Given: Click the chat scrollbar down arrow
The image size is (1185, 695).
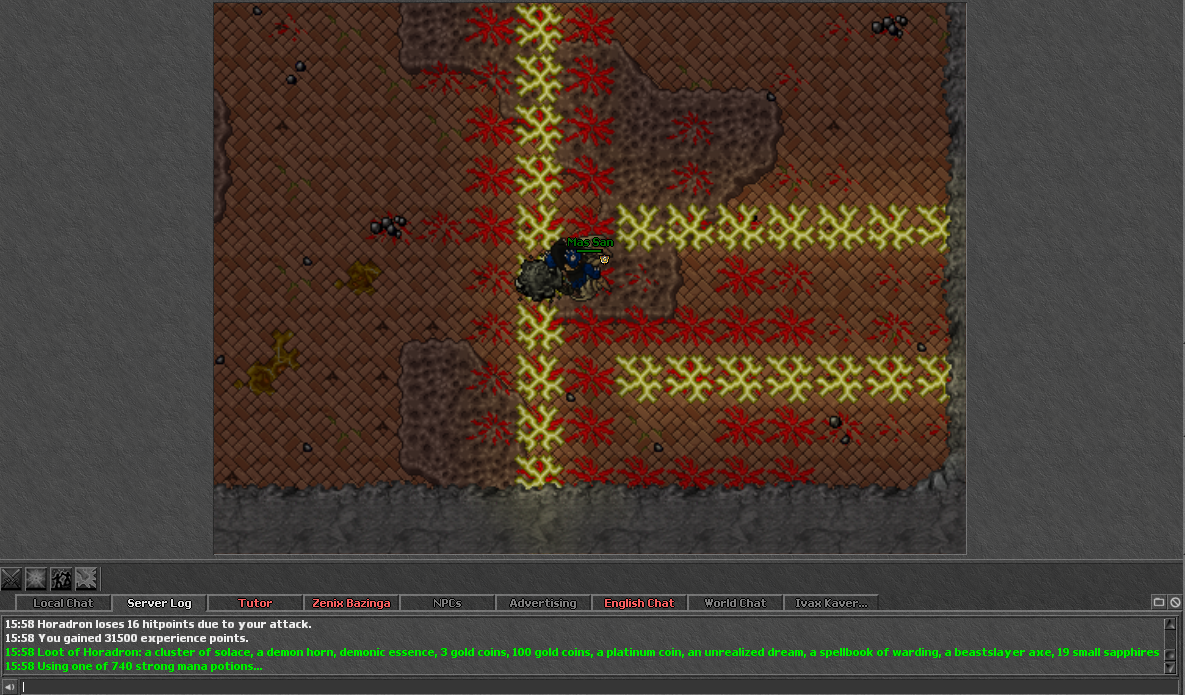Looking at the screenshot, I should point(1170,668).
